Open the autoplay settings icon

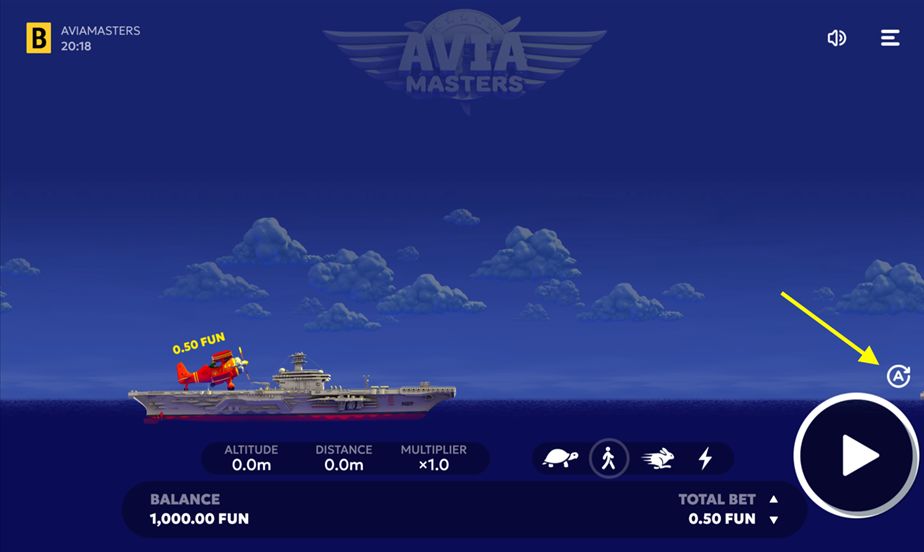coord(898,376)
